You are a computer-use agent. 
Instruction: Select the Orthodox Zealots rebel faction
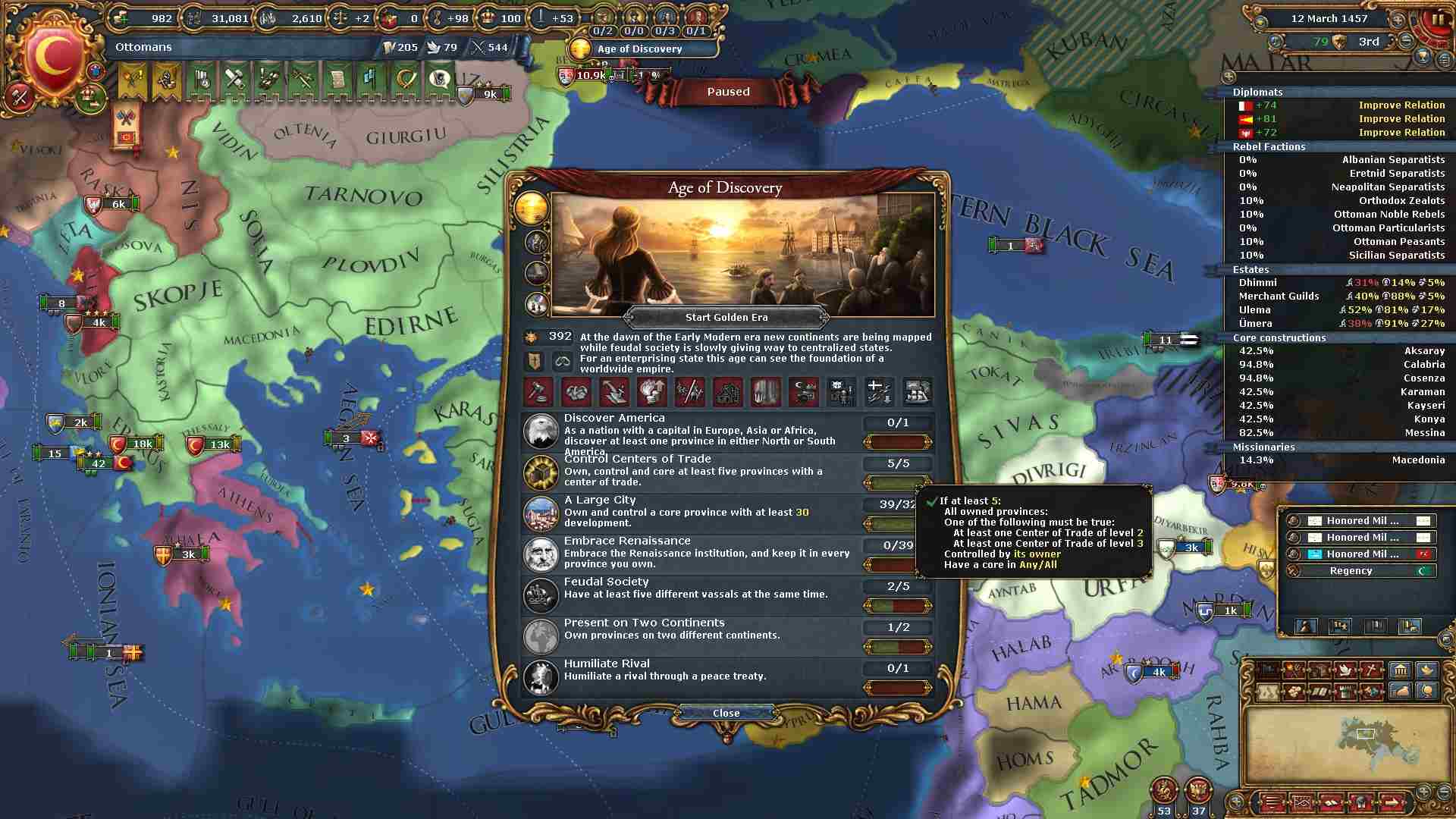(1340, 201)
